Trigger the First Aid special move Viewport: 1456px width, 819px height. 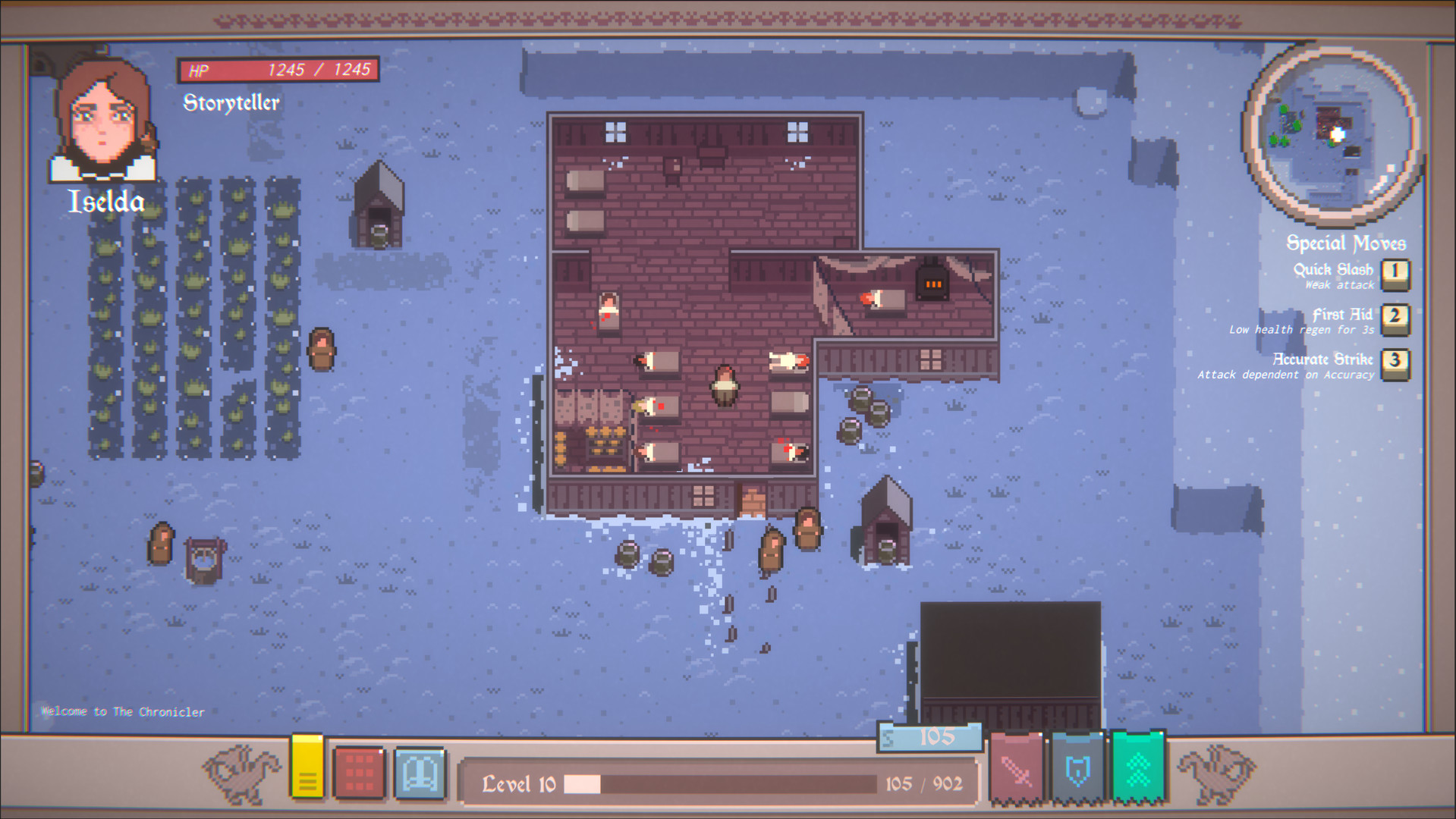pyautogui.click(x=1396, y=318)
